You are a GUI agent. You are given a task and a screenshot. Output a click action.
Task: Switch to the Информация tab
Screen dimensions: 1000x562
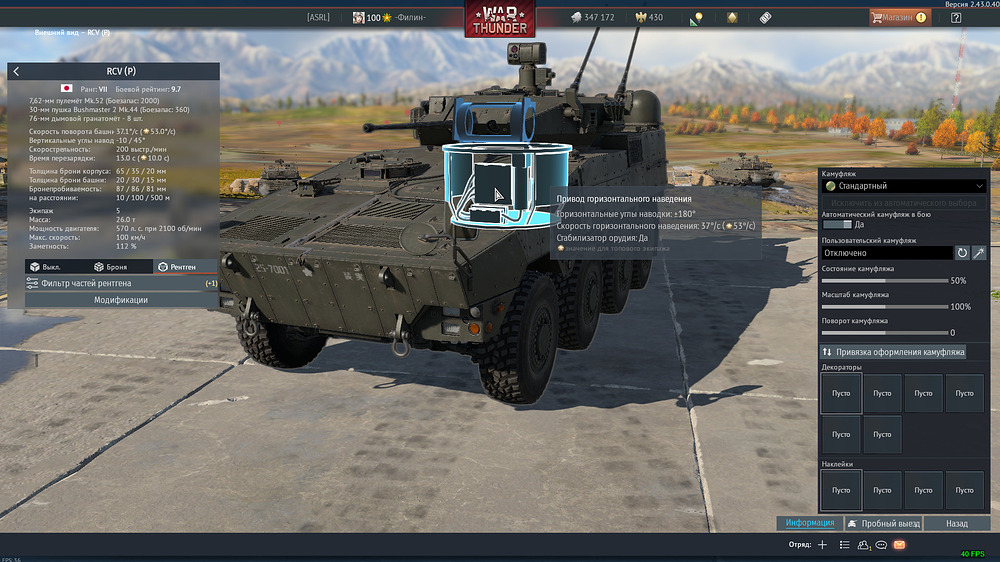[x=809, y=524]
